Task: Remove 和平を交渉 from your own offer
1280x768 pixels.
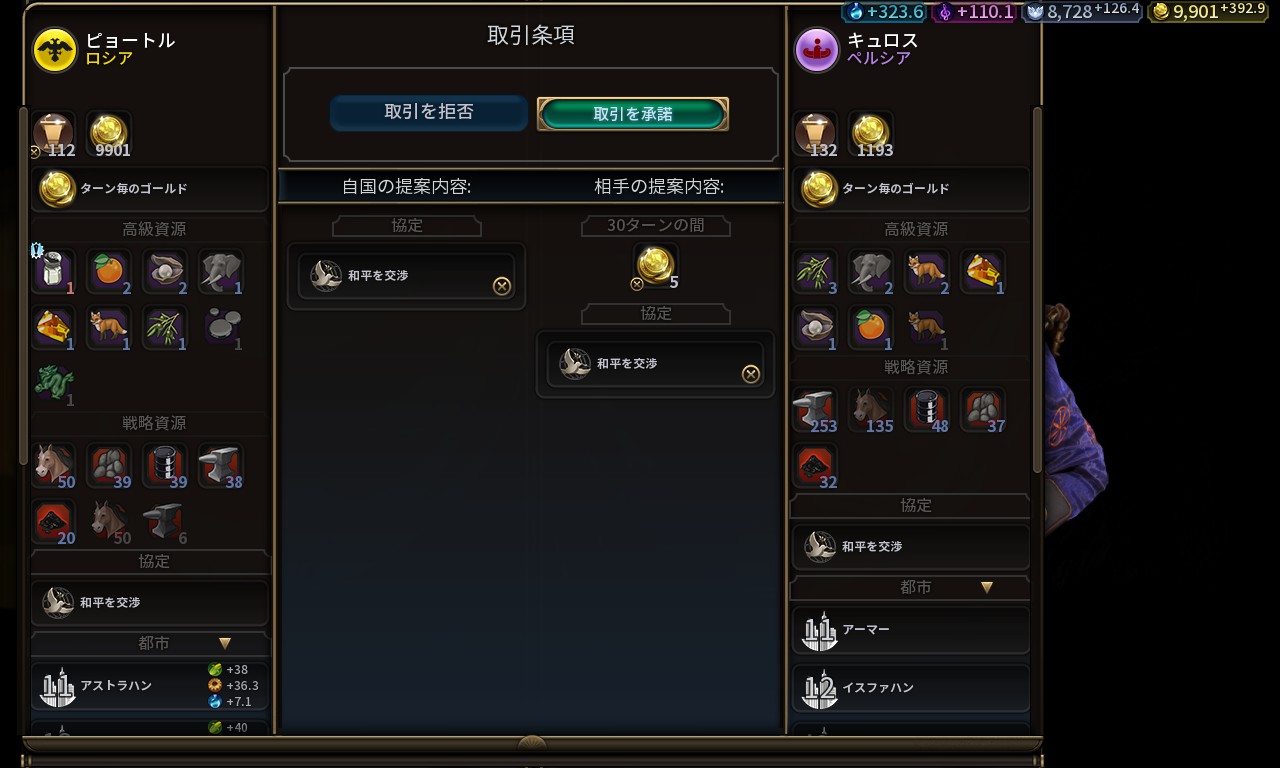Action: [502, 286]
